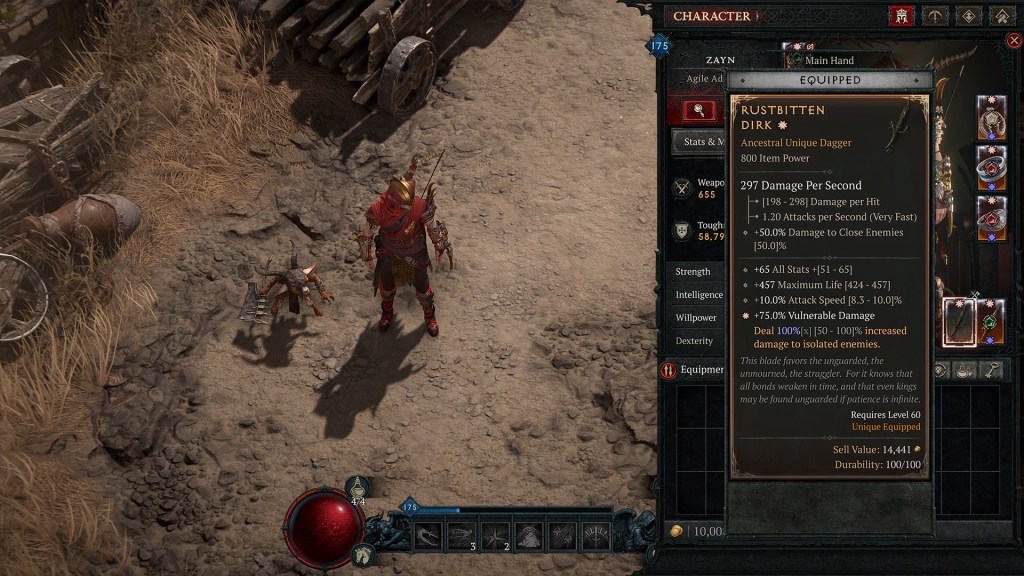Click the Willpower attribute row
This screenshot has width=1024, height=576.
[695, 318]
